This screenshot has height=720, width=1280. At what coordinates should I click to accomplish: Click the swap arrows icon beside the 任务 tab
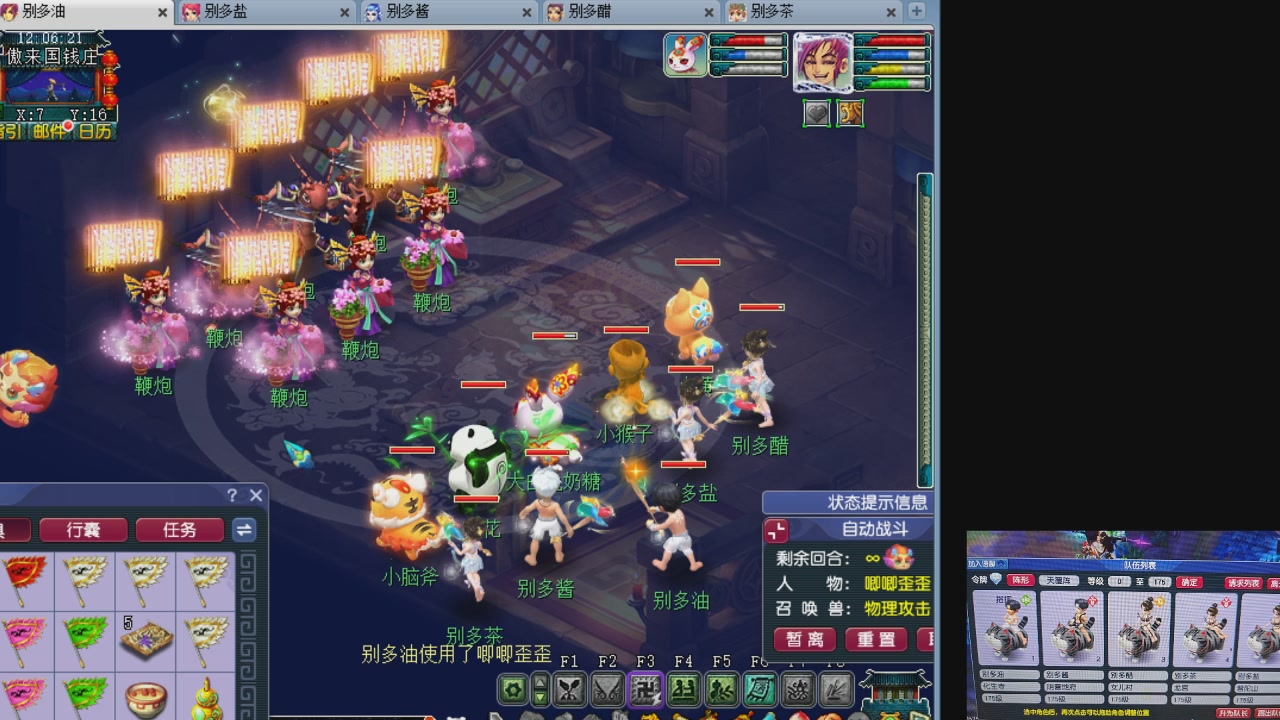tap(245, 530)
